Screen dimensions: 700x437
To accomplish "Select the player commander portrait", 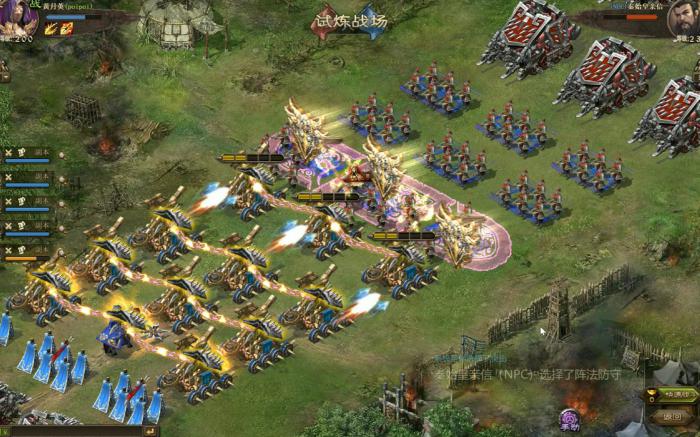I will tap(17, 18).
